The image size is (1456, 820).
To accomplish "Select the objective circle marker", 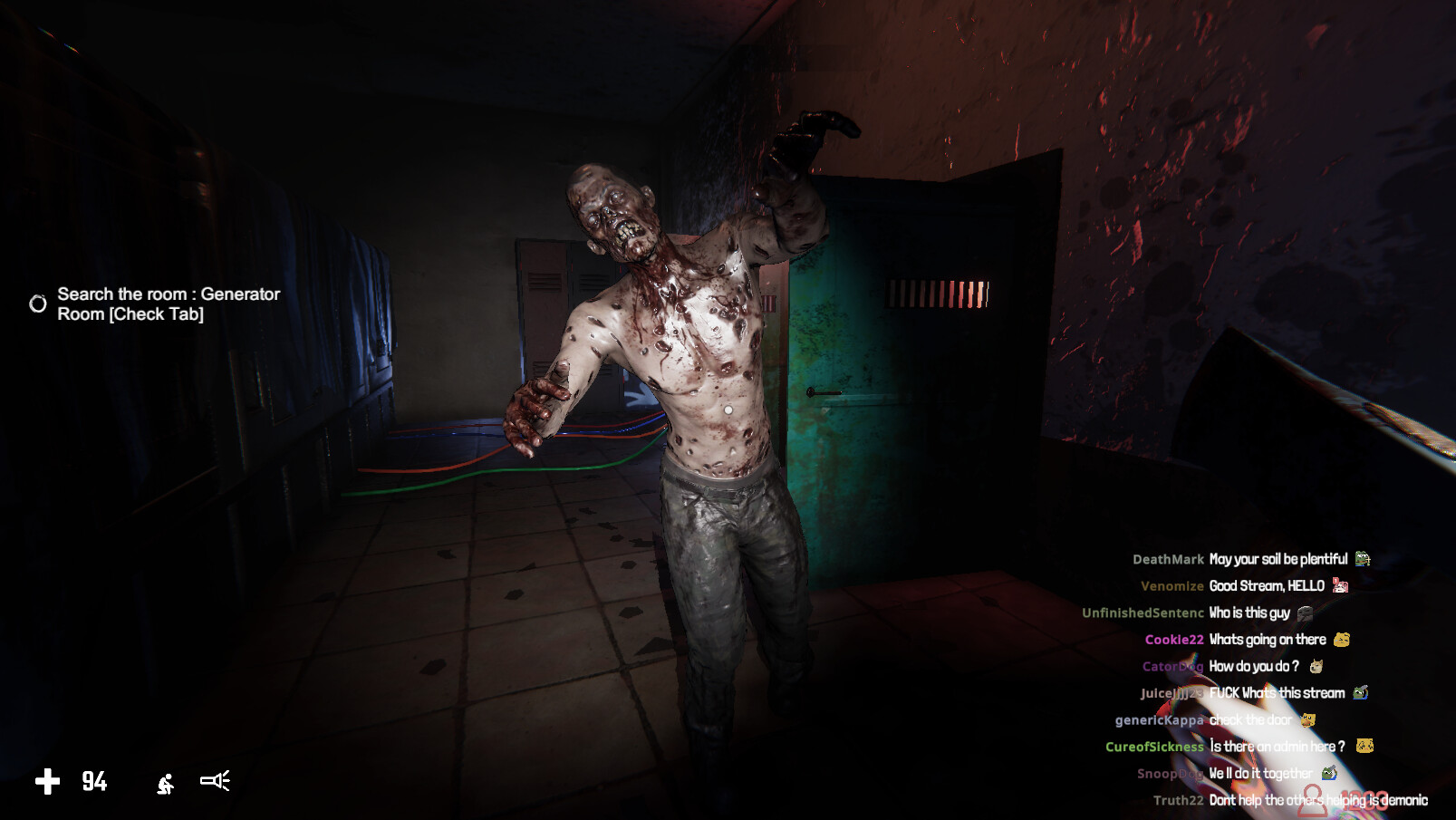I will (x=38, y=304).
